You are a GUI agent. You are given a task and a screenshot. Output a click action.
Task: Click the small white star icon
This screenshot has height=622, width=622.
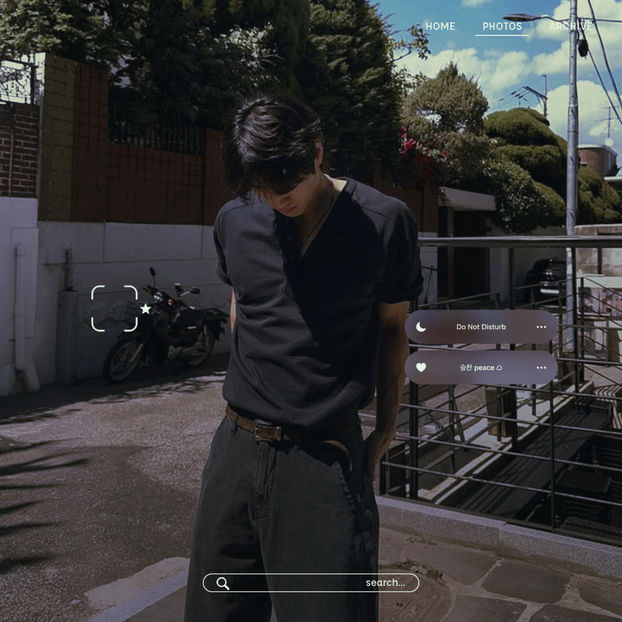[146, 309]
